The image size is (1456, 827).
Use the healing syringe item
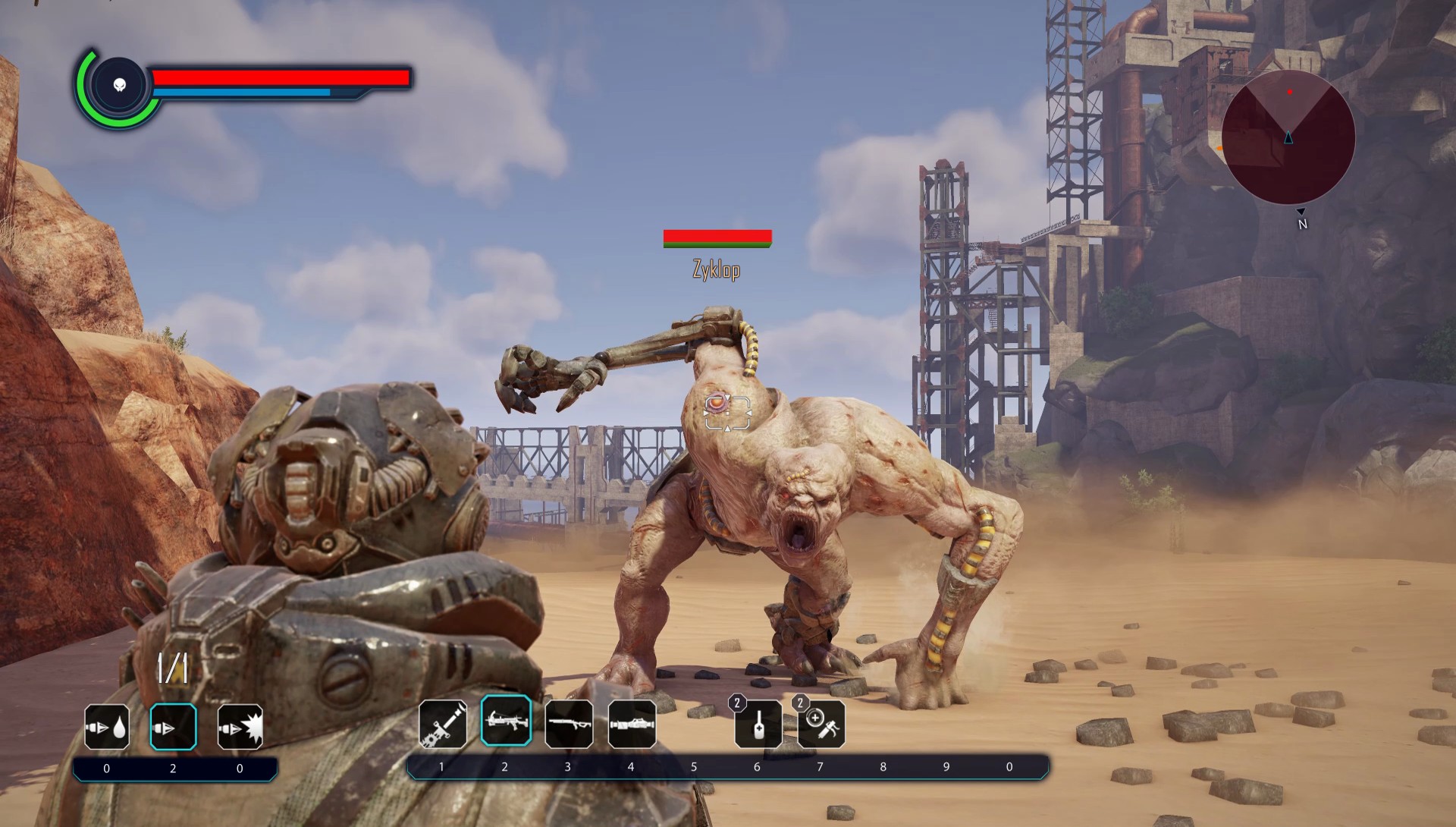(x=821, y=725)
